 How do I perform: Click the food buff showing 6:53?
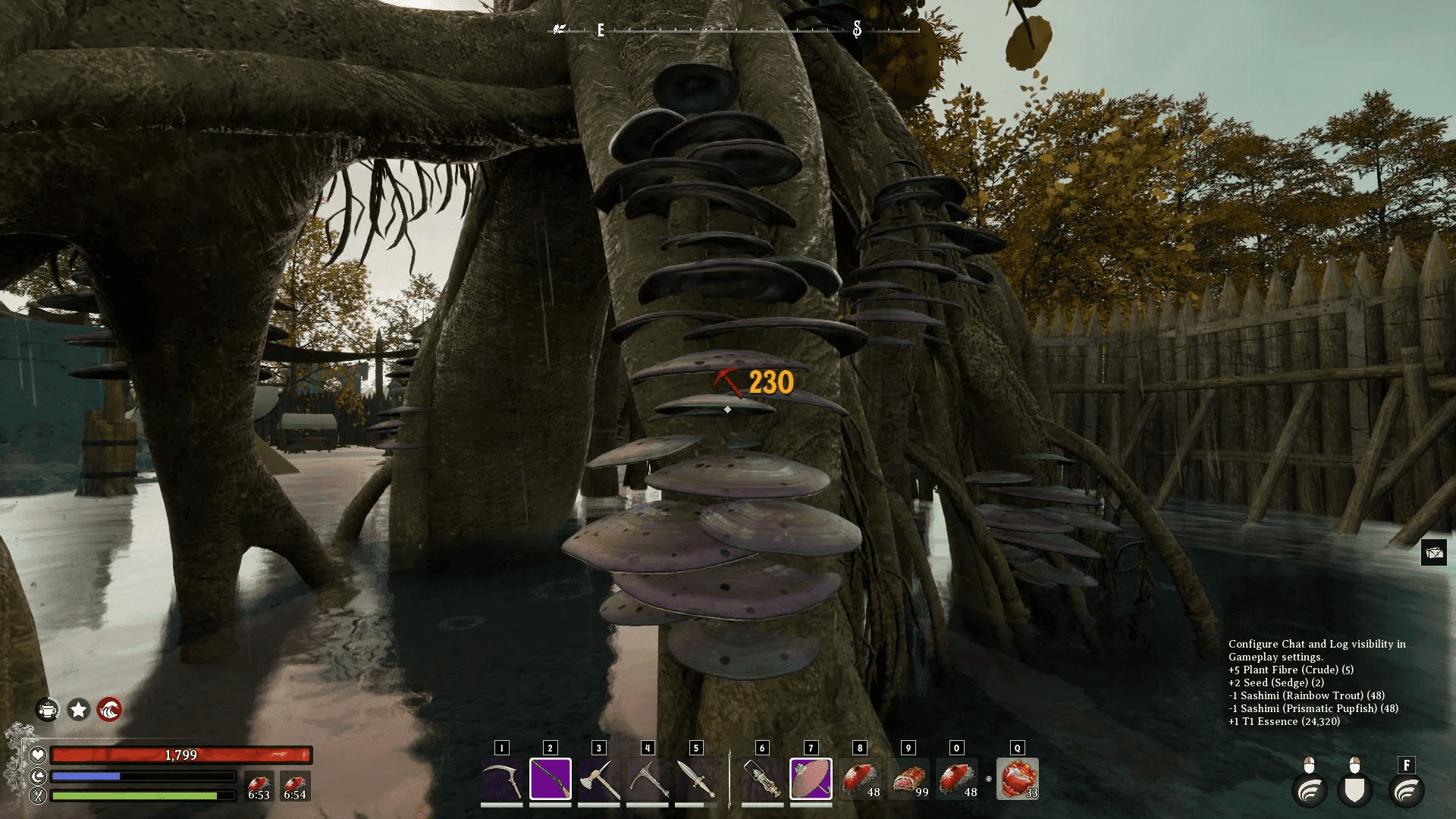tap(259, 786)
